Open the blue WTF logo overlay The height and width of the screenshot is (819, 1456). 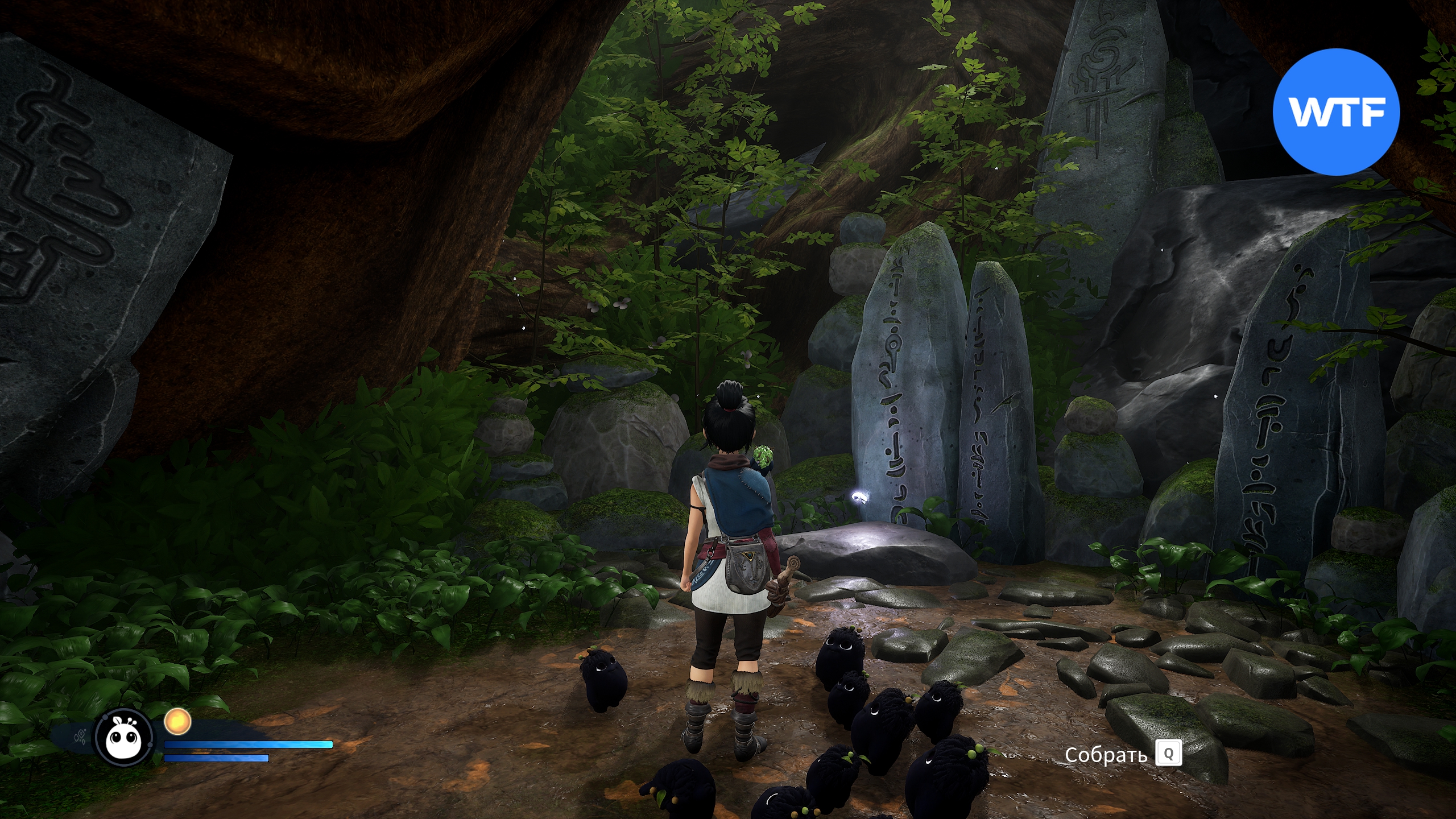pyautogui.click(x=1335, y=113)
